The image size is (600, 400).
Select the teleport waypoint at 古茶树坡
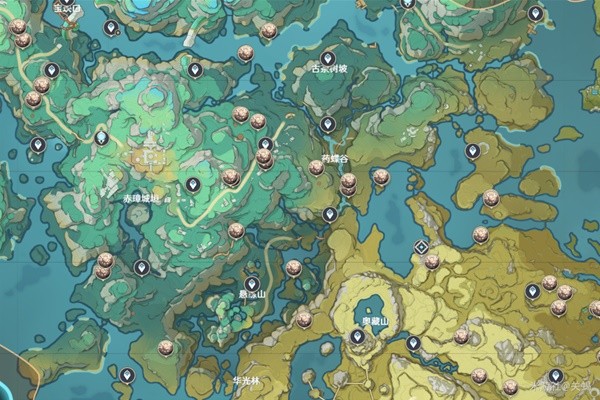pyautogui.click(x=327, y=58)
